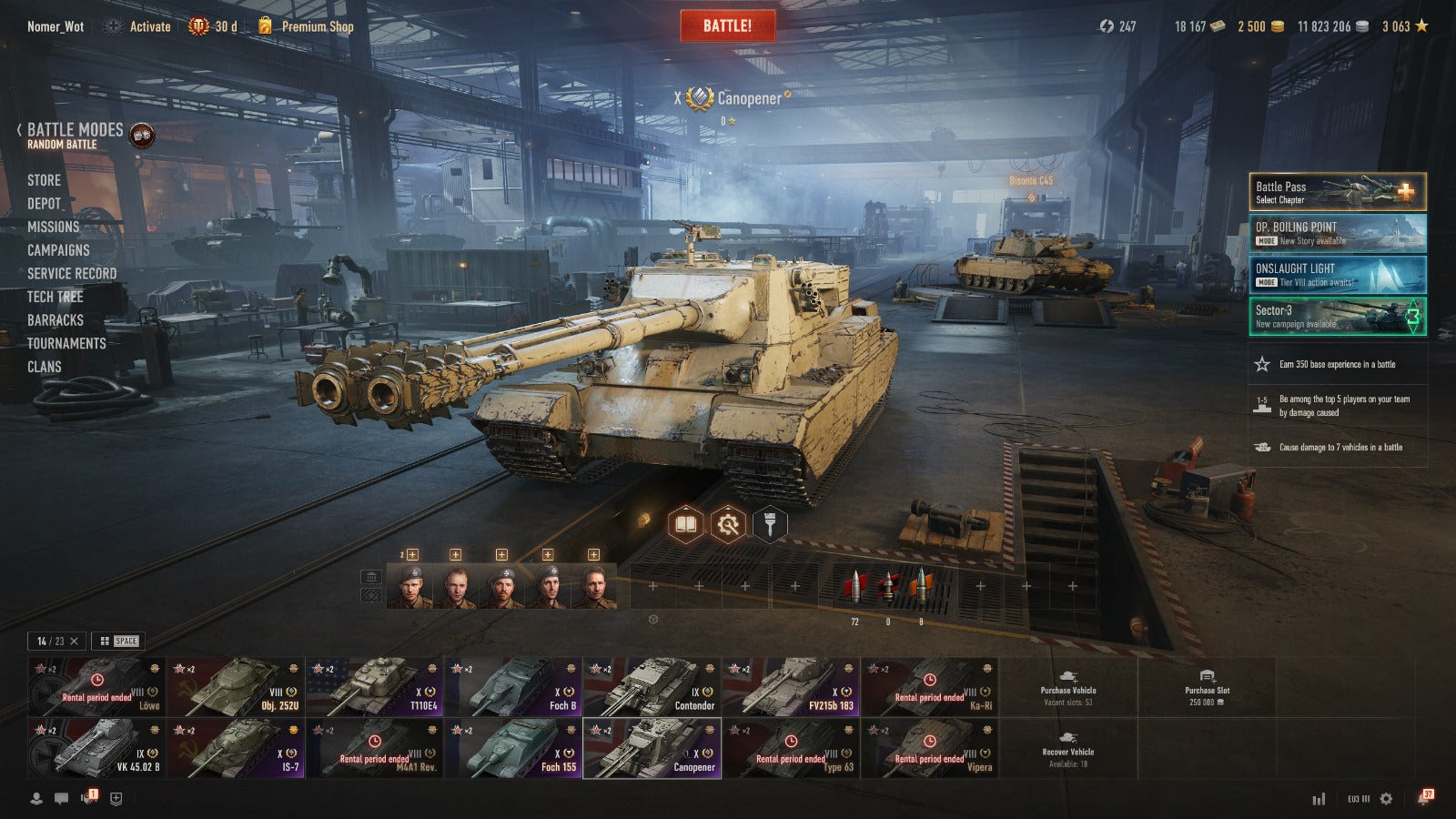Go to the Depot
Image resolution: width=1456 pixels, height=819 pixels.
(44, 204)
